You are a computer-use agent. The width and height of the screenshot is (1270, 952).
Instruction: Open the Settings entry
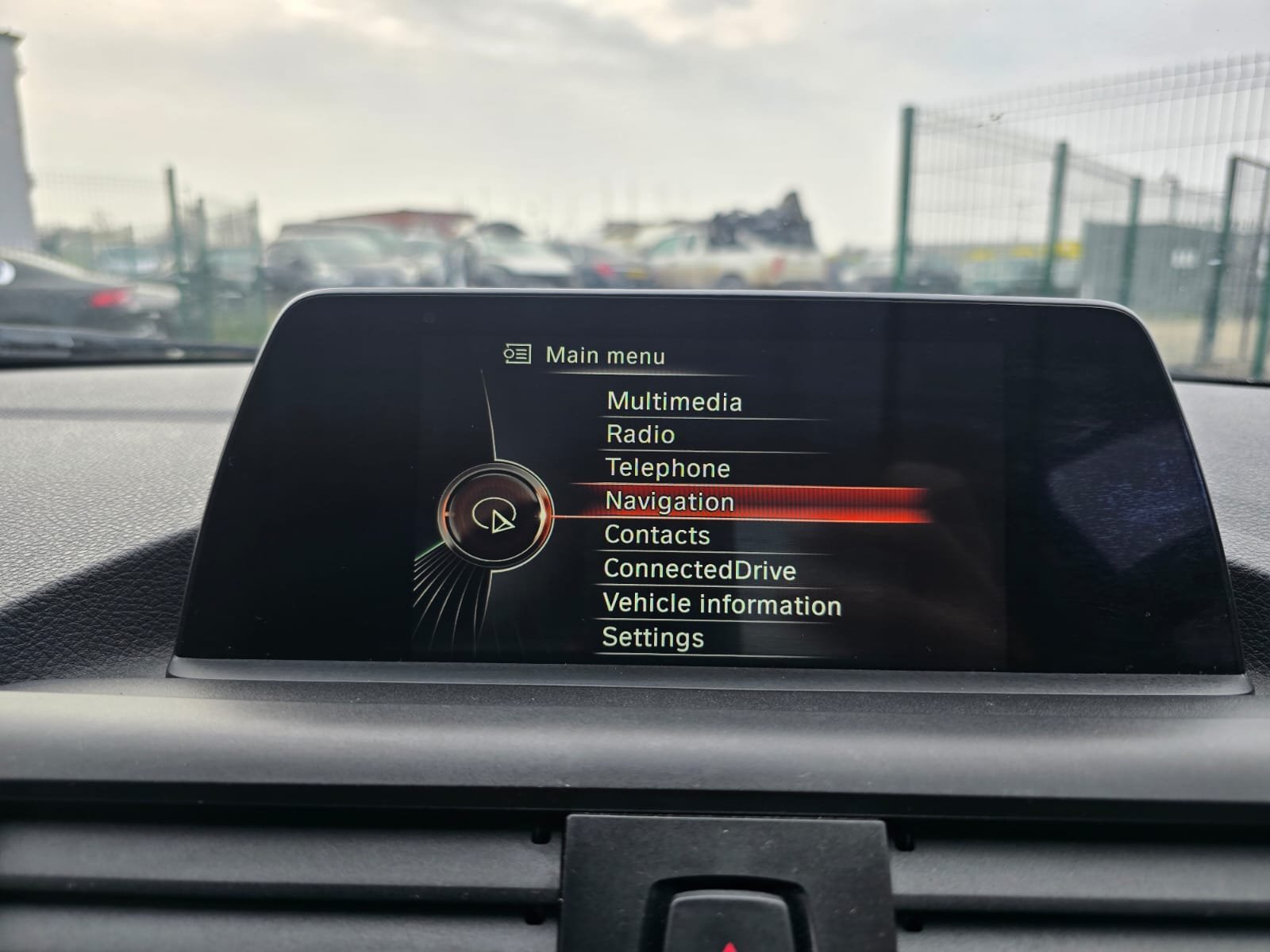point(653,638)
